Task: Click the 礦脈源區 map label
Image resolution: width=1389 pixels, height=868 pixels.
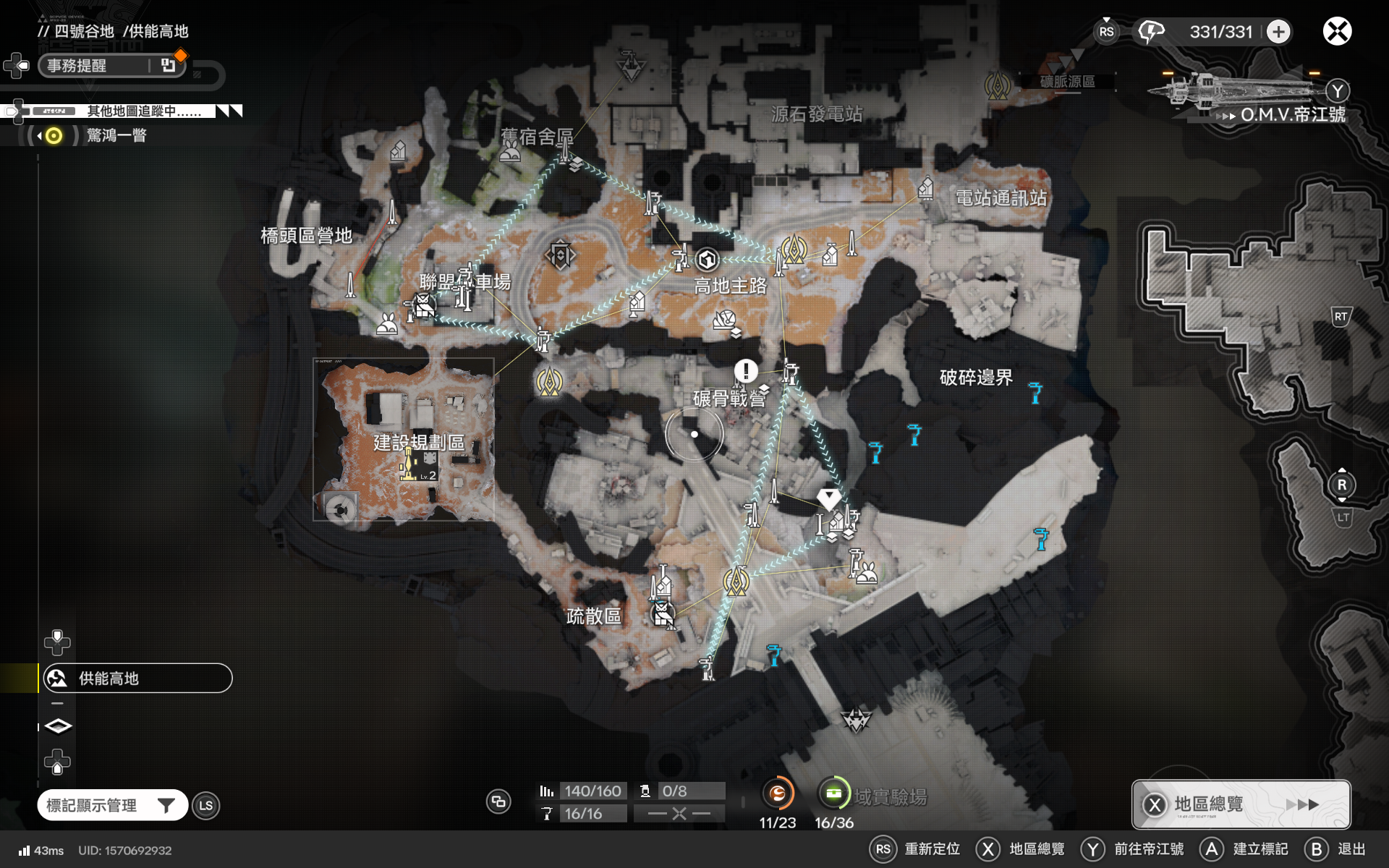Action: tap(1067, 82)
